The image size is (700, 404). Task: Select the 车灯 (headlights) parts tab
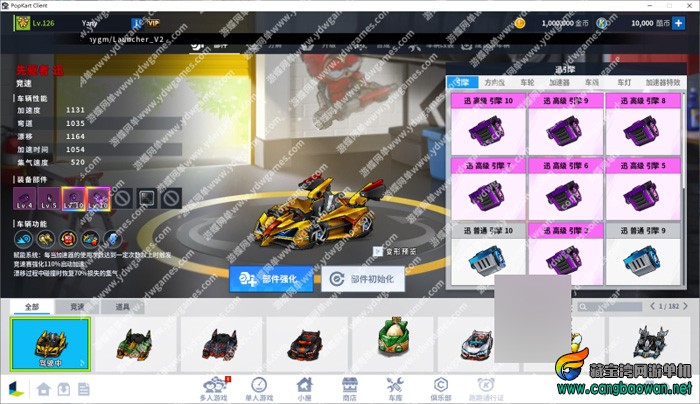click(x=623, y=83)
